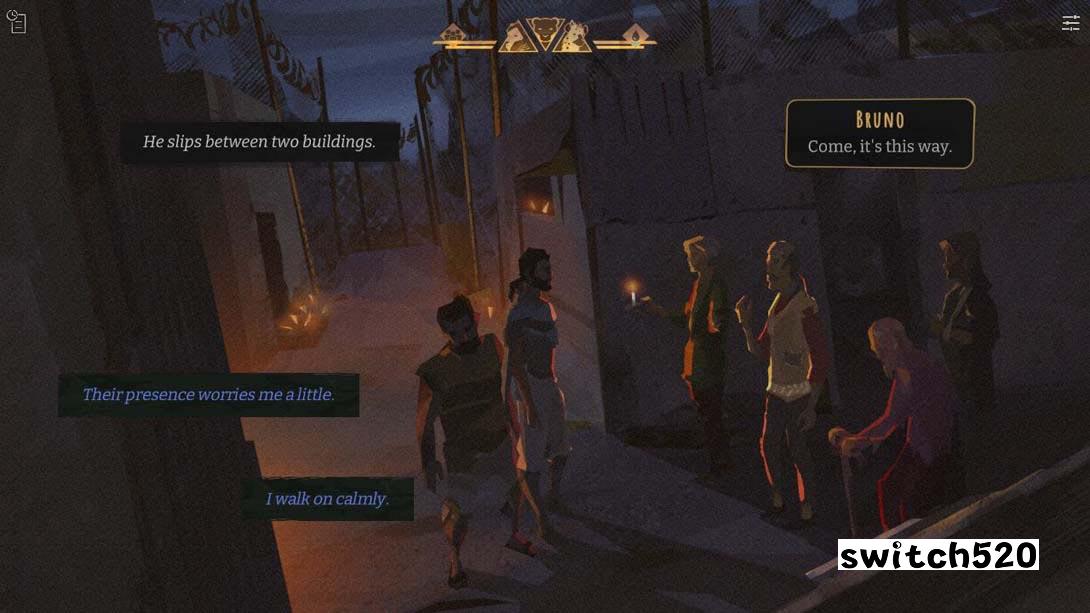Click the paw print diamond icon

tap(452, 34)
